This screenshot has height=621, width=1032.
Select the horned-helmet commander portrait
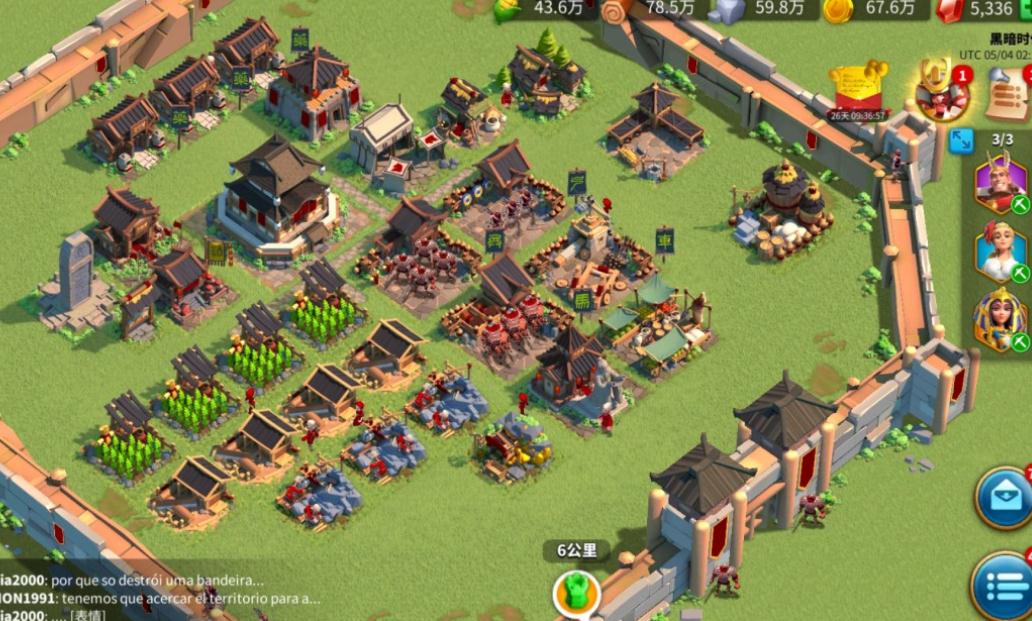tap(1000, 183)
